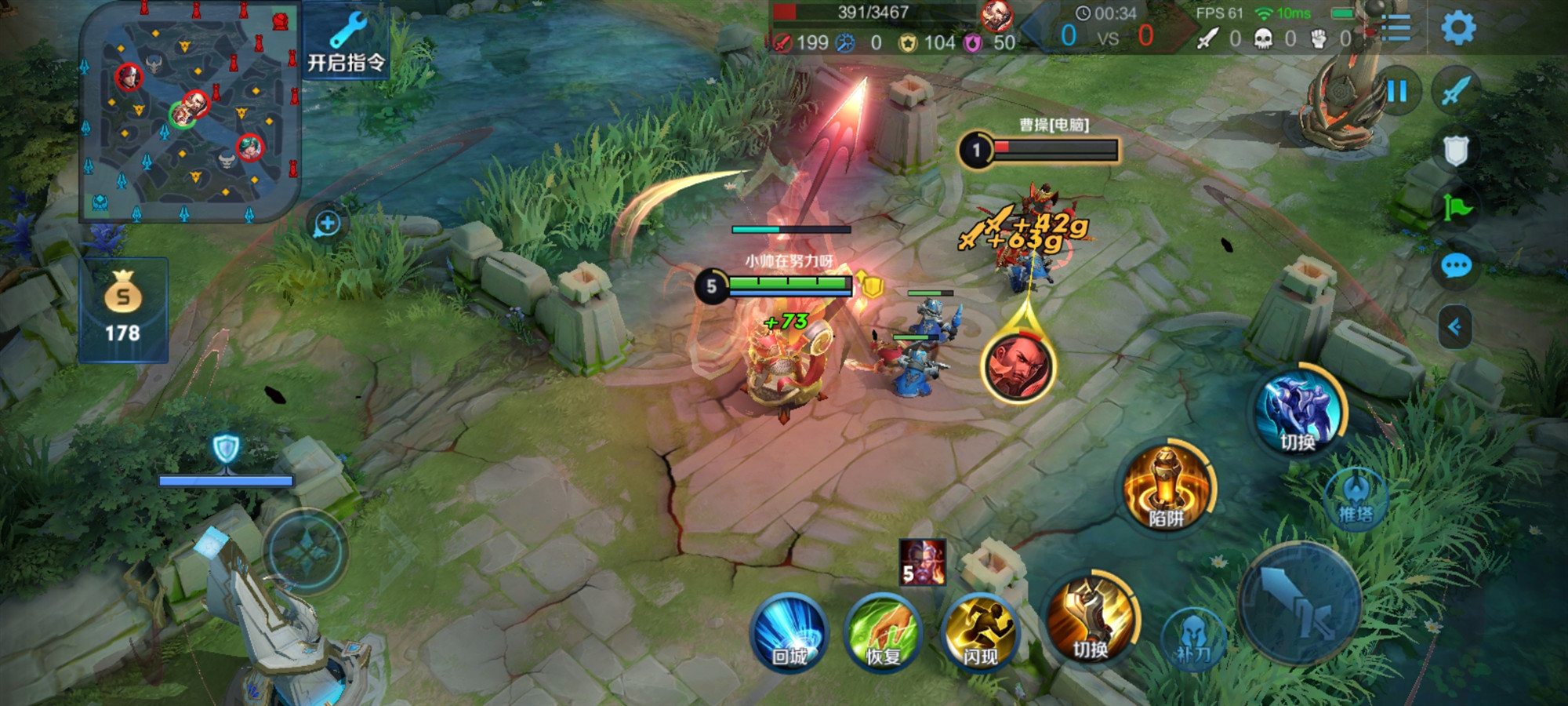Use the 恢复 heal spell
The width and height of the screenshot is (1568, 706).
pyautogui.click(x=884, y=634)
